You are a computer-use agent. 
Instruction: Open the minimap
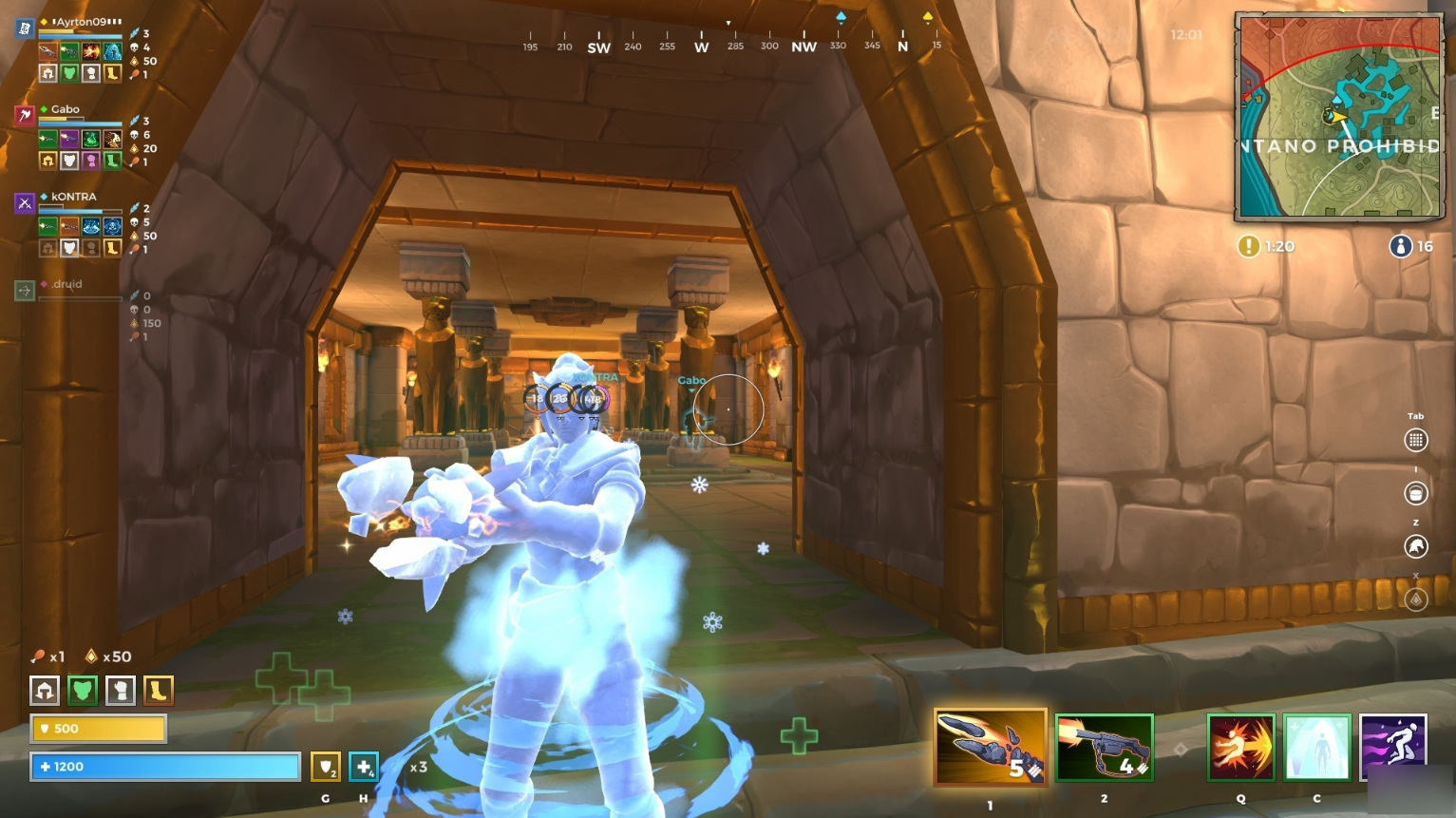[x=1338, y=116]
